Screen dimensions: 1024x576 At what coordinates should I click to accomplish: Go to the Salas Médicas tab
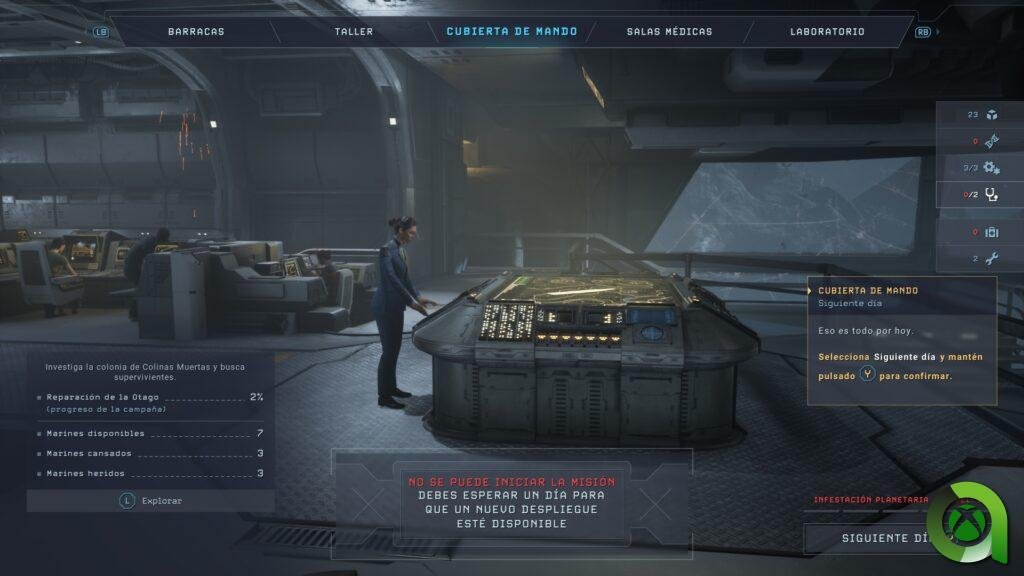[x=669, y=31]
